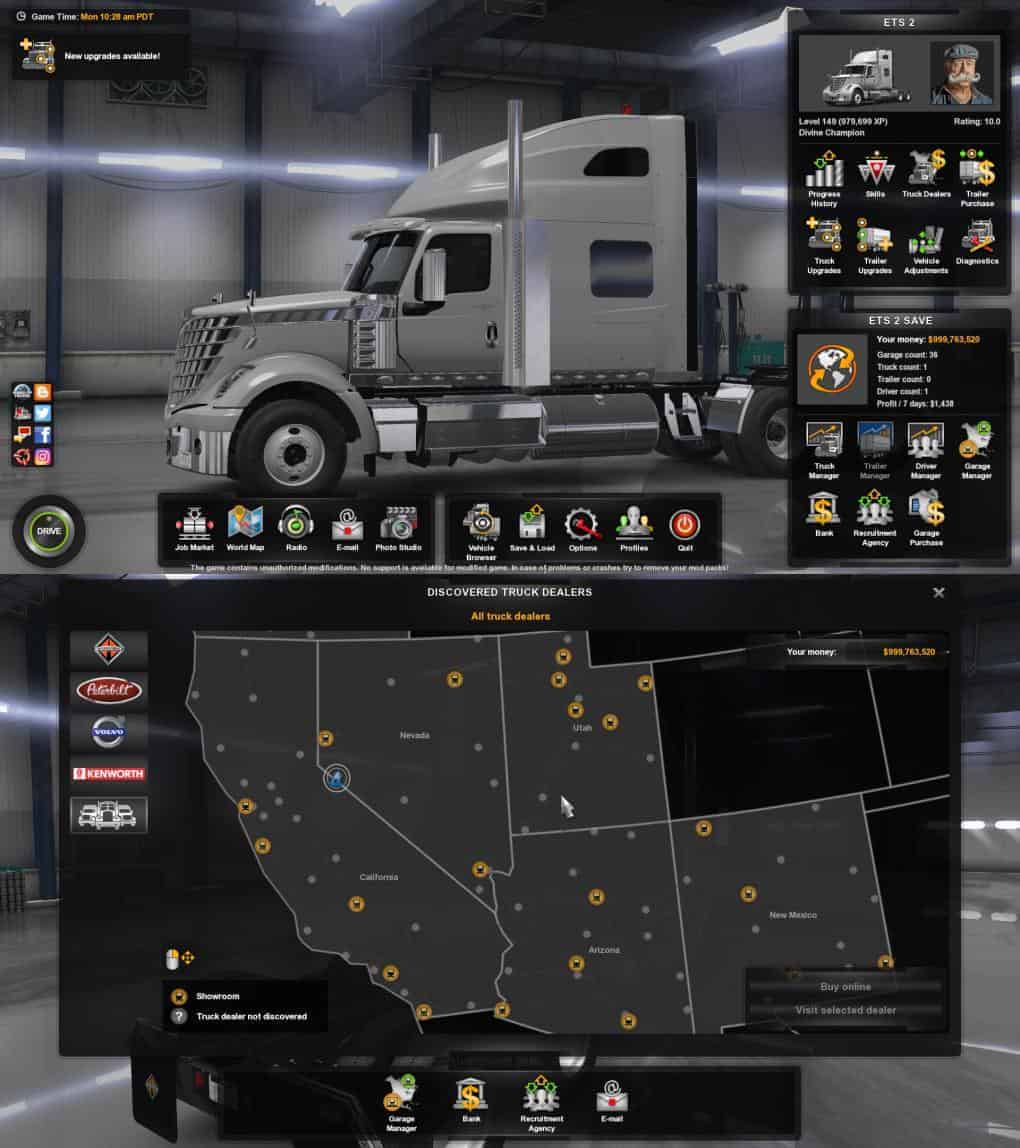Viewport: 1020px width, 1148px height.
Task: Open the Job Market
Action: click(194, 526)
